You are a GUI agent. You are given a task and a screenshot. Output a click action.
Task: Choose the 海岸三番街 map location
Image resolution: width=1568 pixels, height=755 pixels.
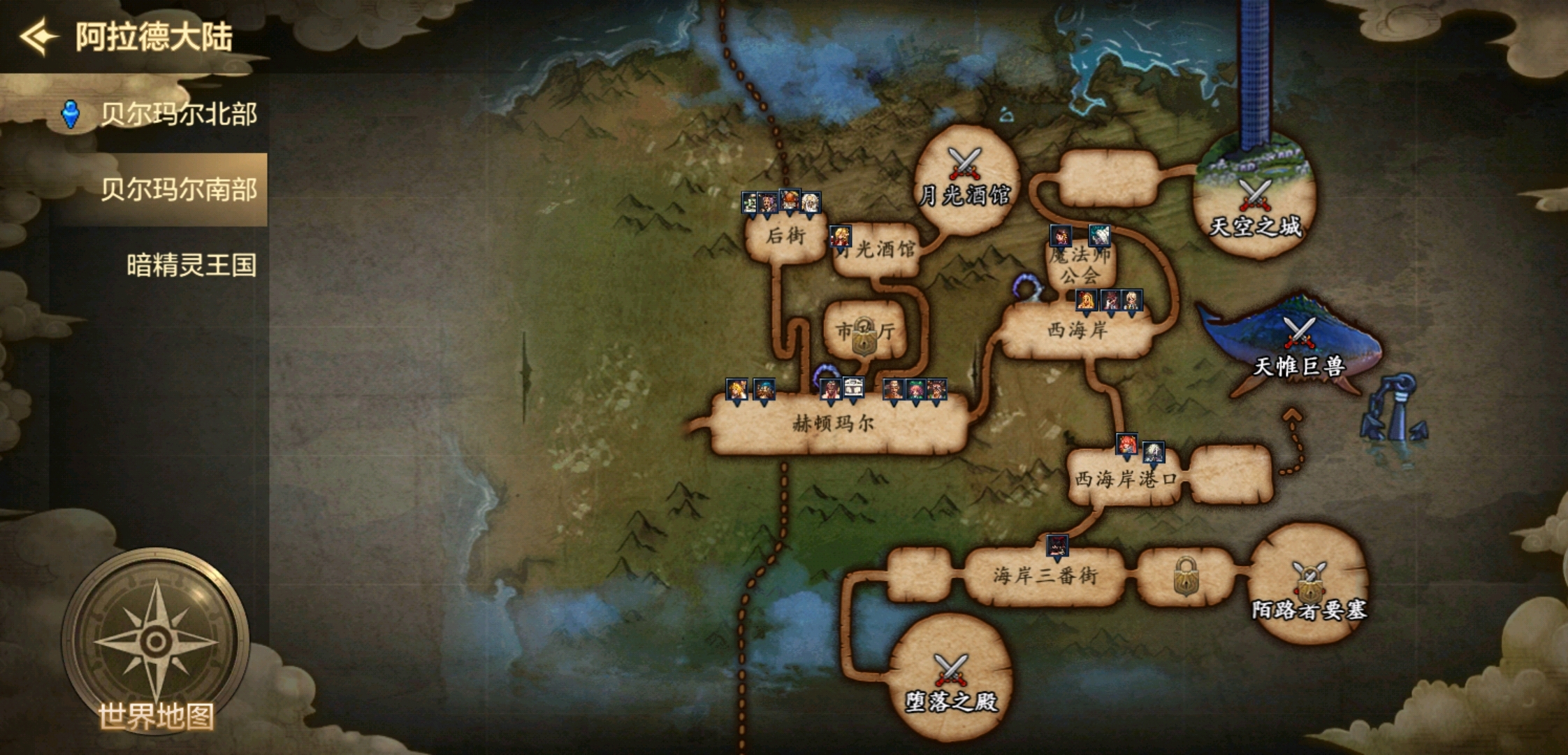tap(1045, 575)
